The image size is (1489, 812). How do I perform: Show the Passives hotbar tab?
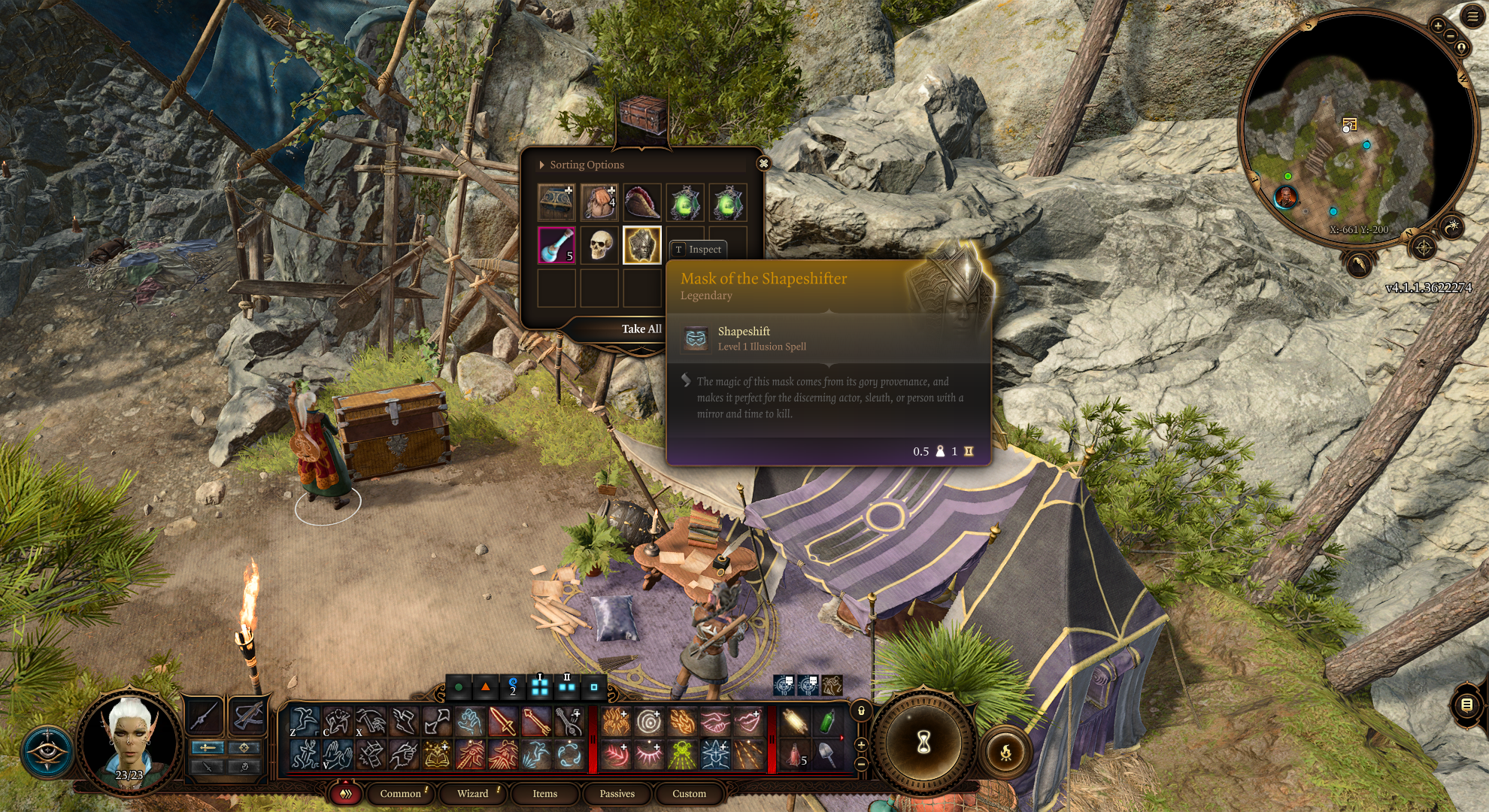617,793
